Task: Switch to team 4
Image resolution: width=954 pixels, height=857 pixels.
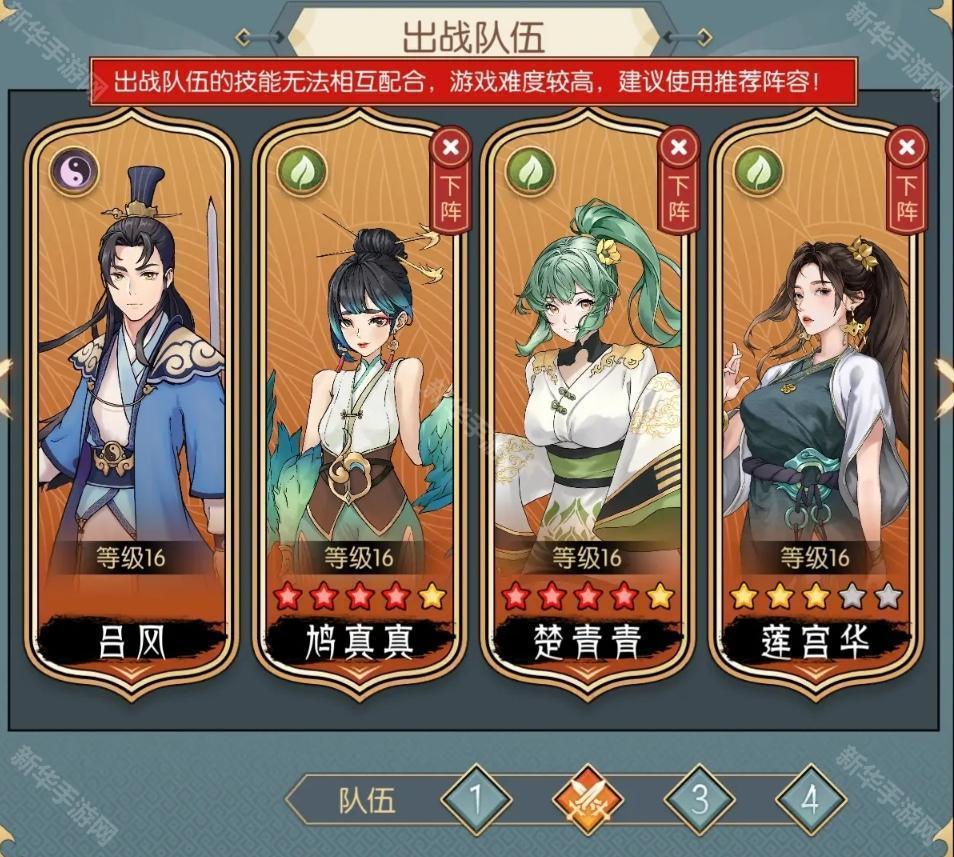Action: pos(810,800)
